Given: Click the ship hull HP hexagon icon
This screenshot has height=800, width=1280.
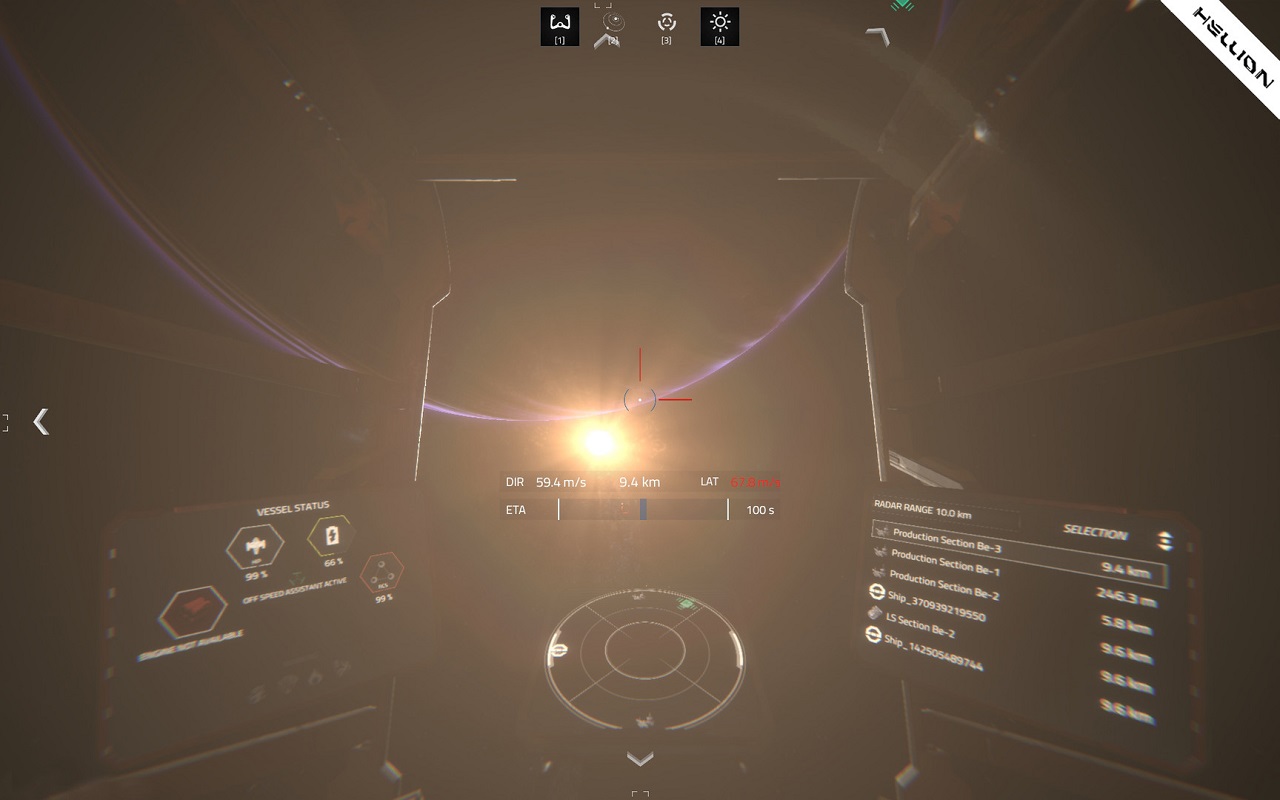Looking at the screenshot, I should click(256, 546).
